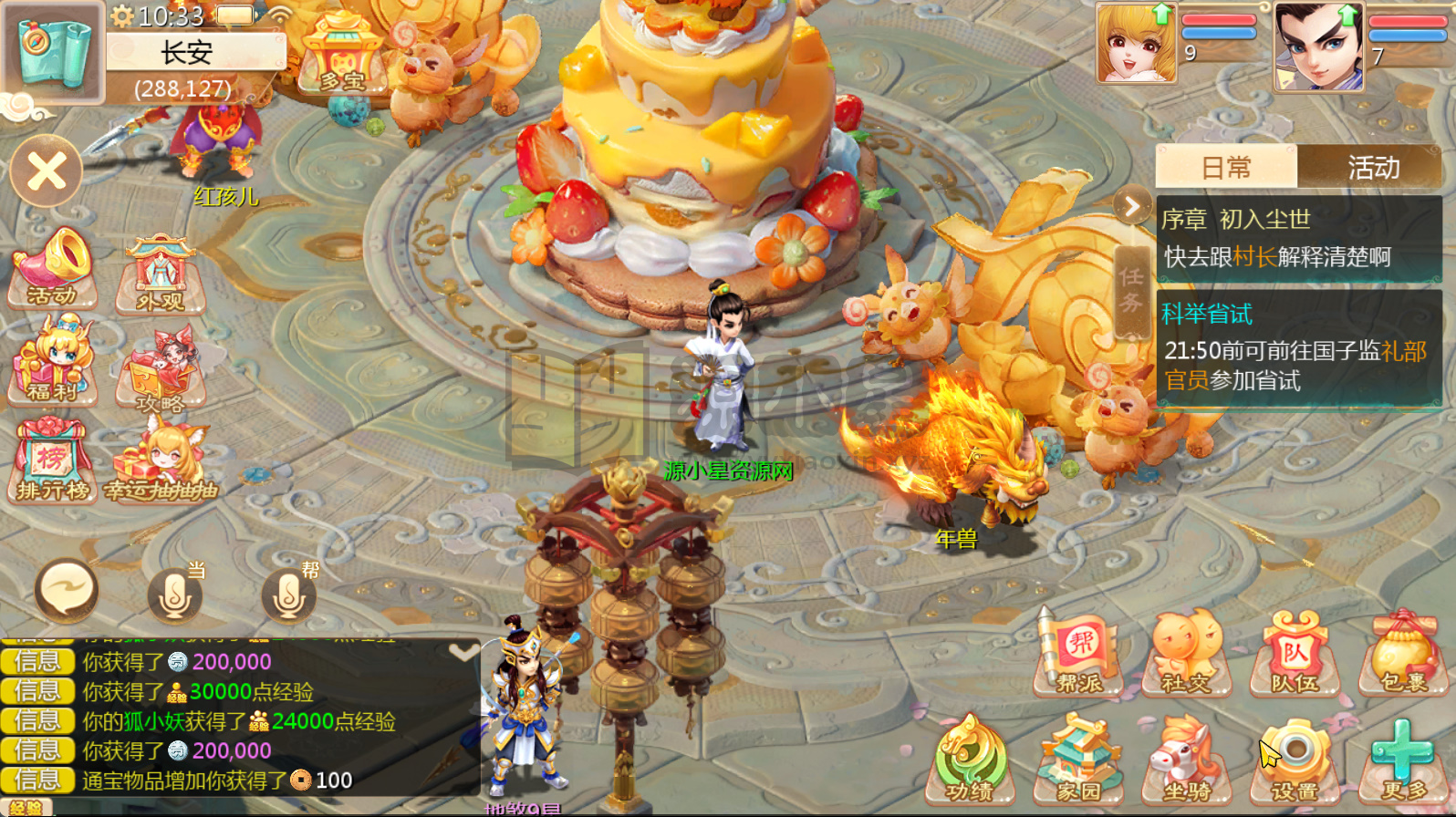Open the 坐骑 mount menu
This screenshot has height=817, width=1456.
[x=1187, y=760]
